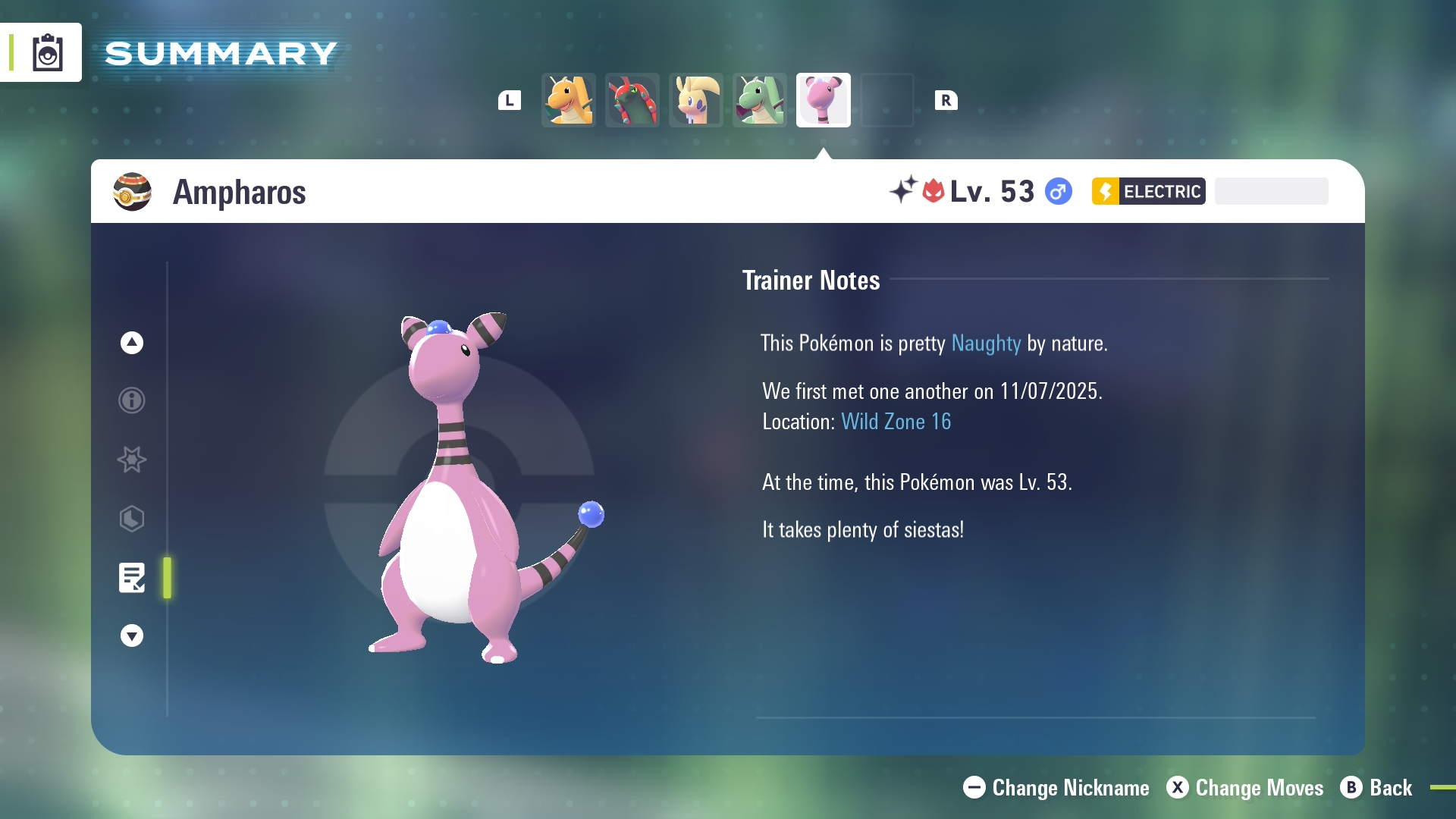Click the pink Ampharos party portrait
Viewport: 1456px width, 819px height.
[x=824, y=100]
